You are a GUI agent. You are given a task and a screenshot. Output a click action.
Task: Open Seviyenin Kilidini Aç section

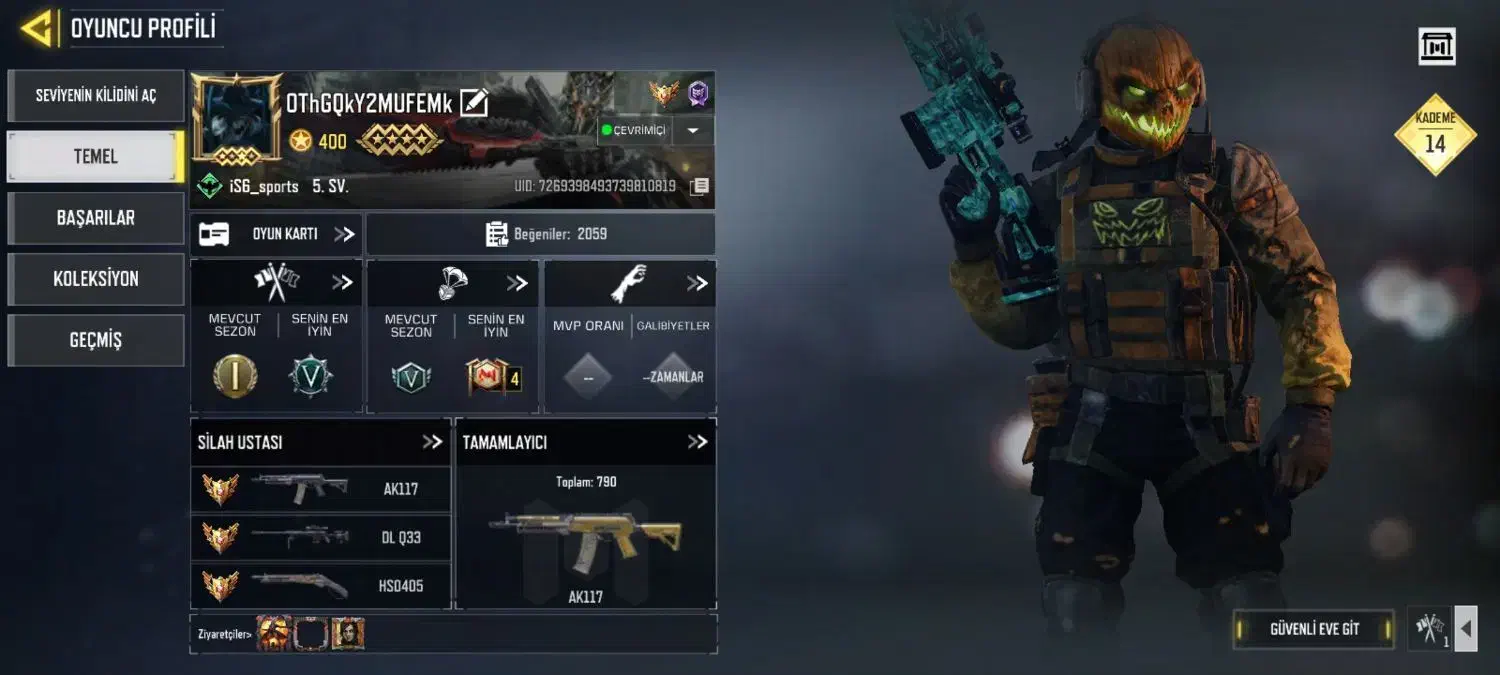tap(96, 96)
